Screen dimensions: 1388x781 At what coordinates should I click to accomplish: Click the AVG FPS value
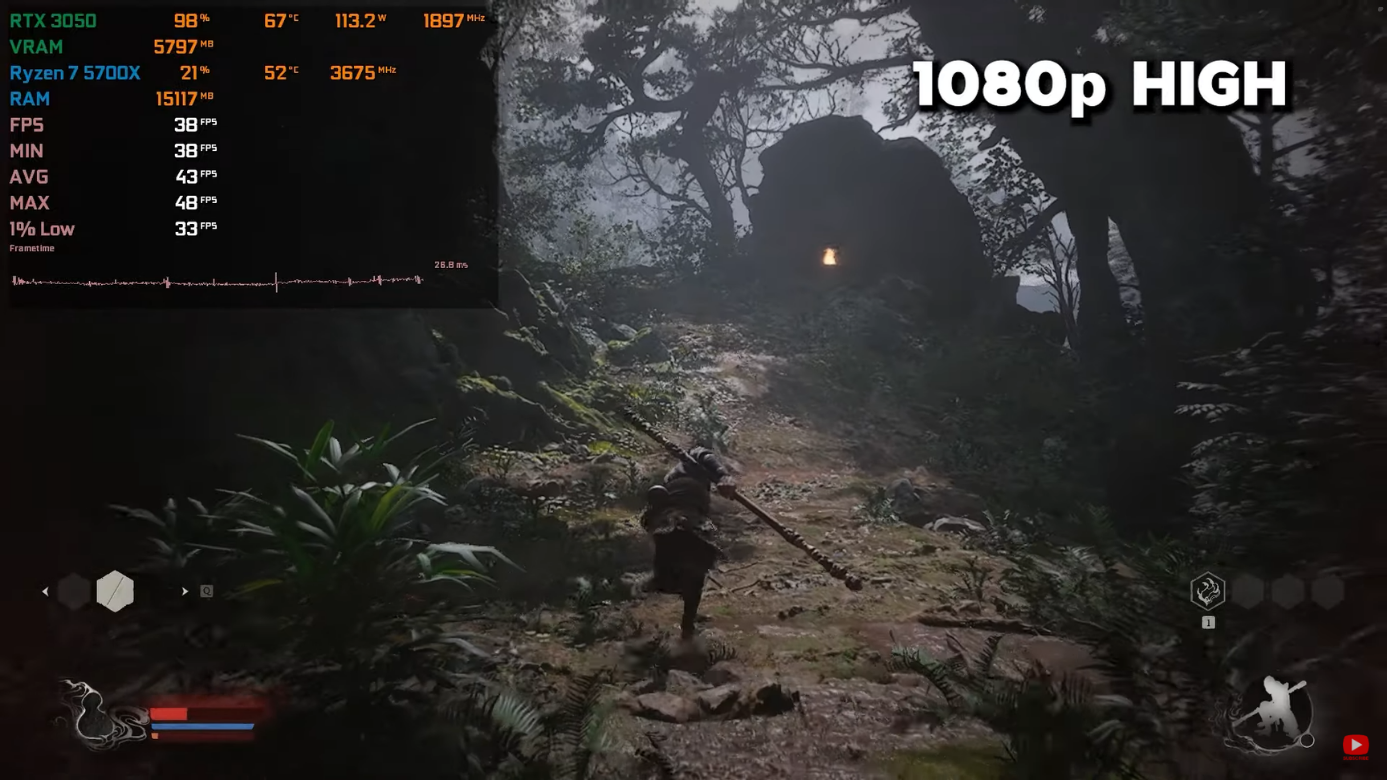pos(187,176)
